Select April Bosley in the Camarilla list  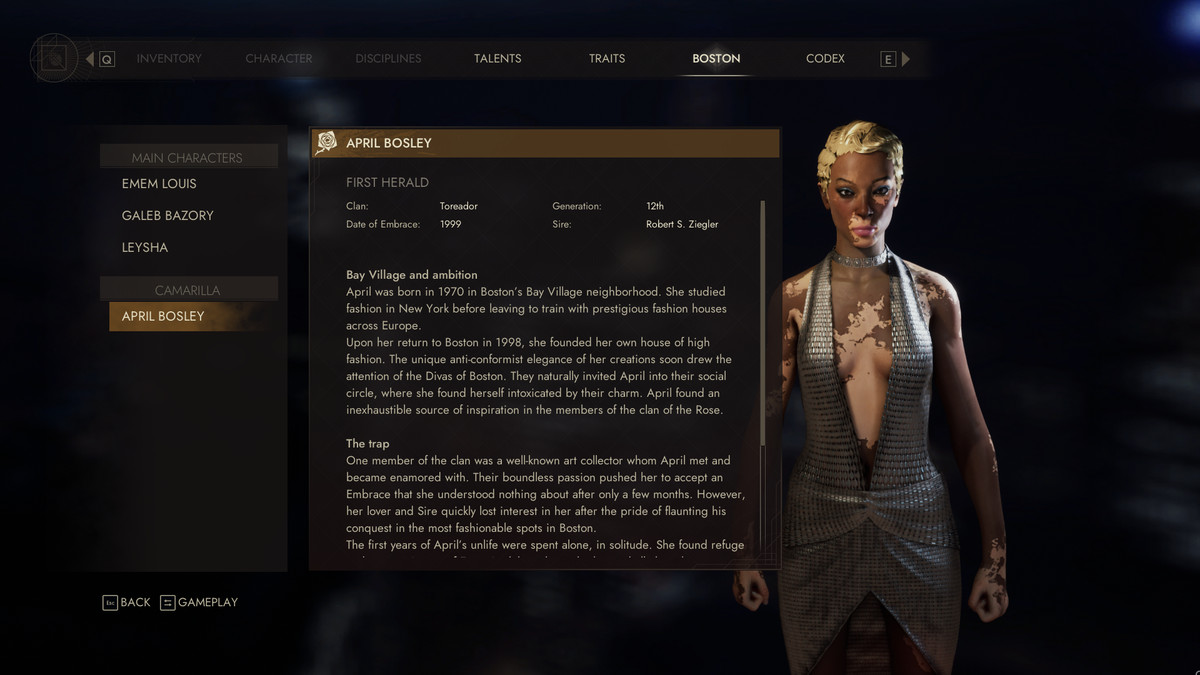point(163,316)
